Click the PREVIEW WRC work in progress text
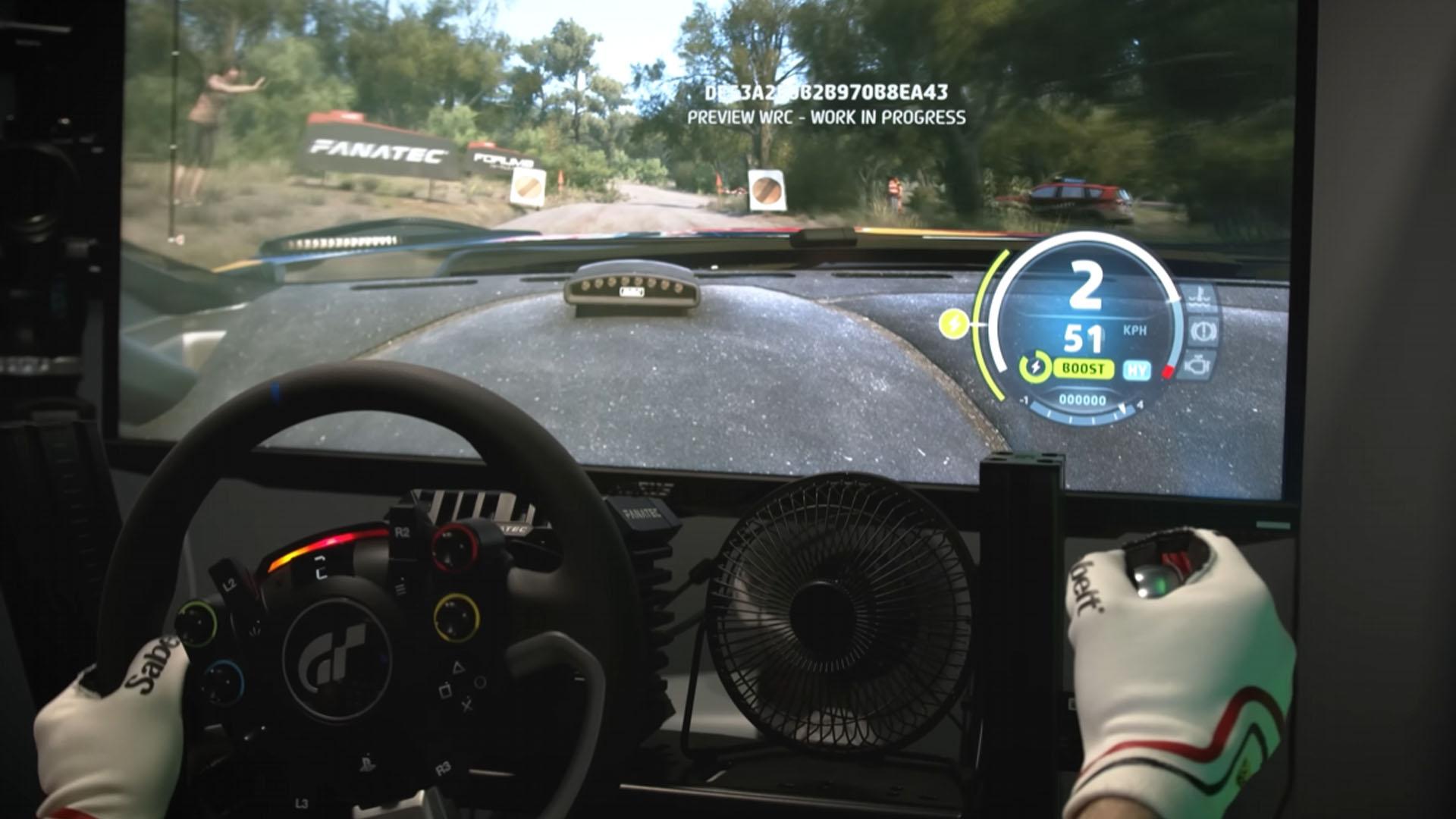This screenshot has height=819, width=1456. point(827,118)
